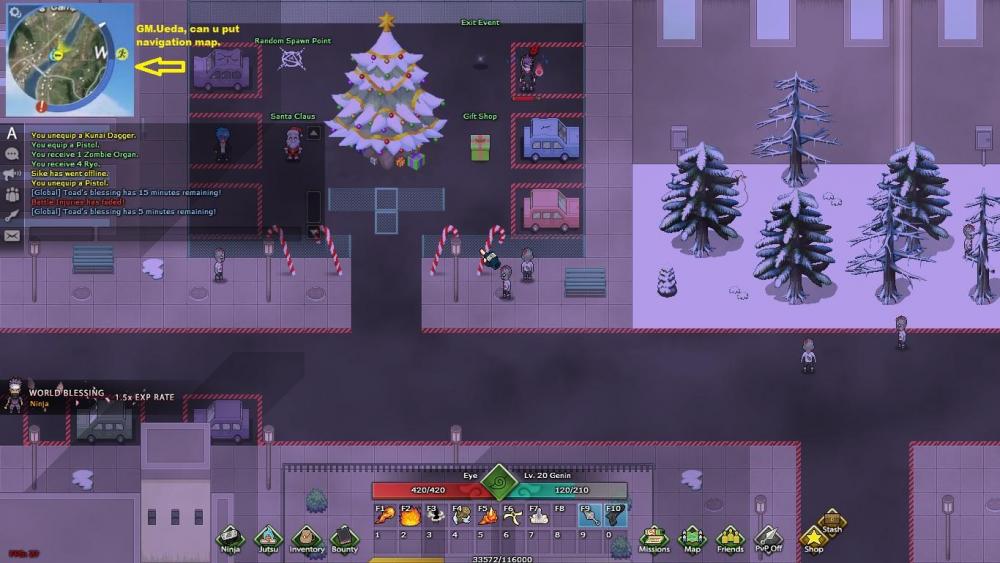The width and height of the screenshot is (1000, 563).
Task: Activate the F1 fireball jutsu slot
Action: [x=381, y=516]
